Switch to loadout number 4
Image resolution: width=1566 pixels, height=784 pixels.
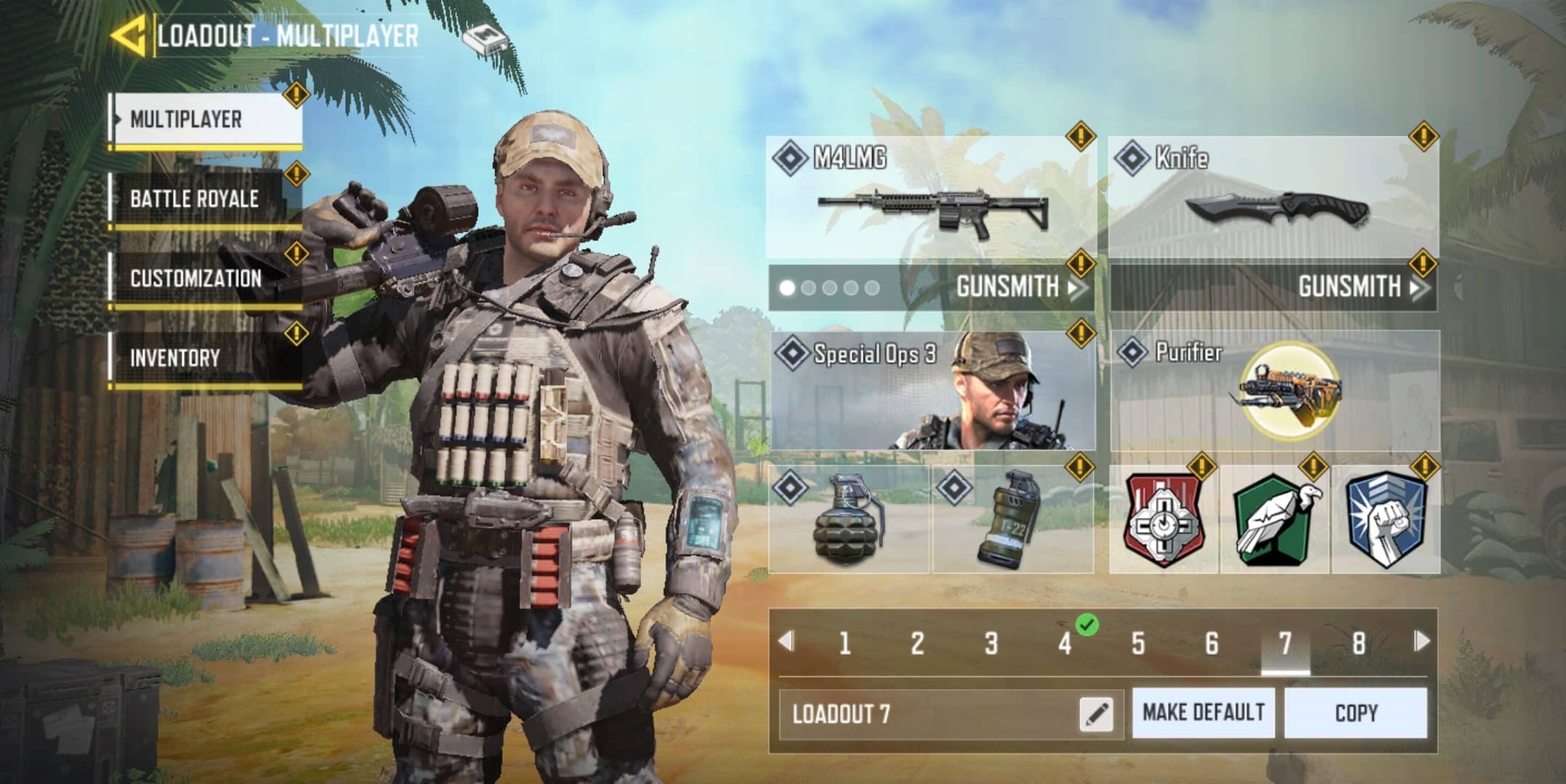pos(1065,643)
